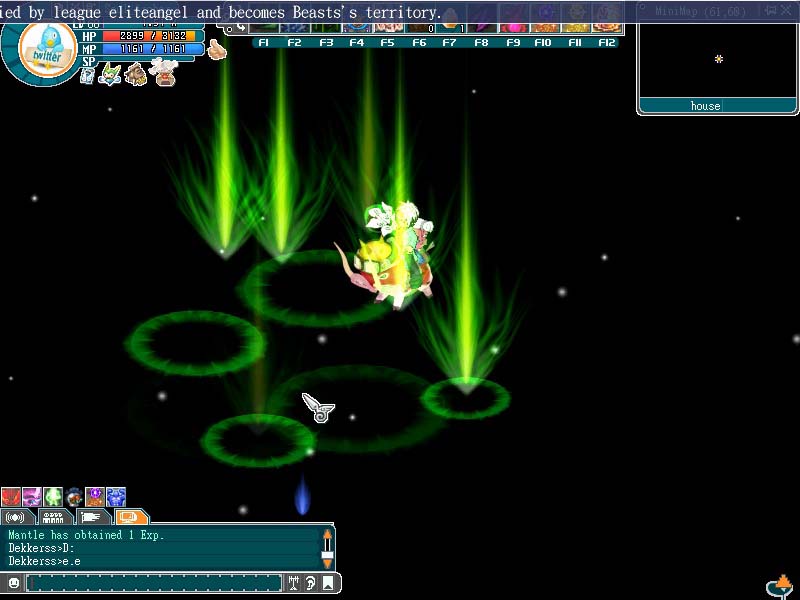The width and height of the screenshot is (800, 600).
Task: Select the green pet icon under SP
Action: (x=111, y=73)
